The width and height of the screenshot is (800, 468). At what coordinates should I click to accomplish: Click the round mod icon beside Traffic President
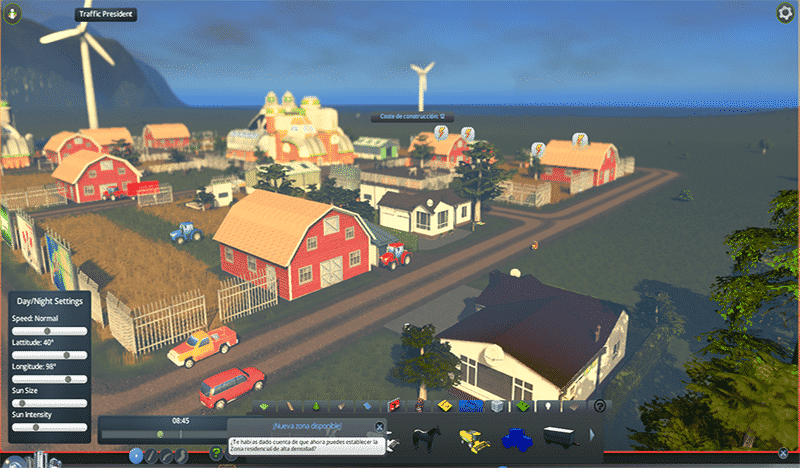click(x=11, y=14)
